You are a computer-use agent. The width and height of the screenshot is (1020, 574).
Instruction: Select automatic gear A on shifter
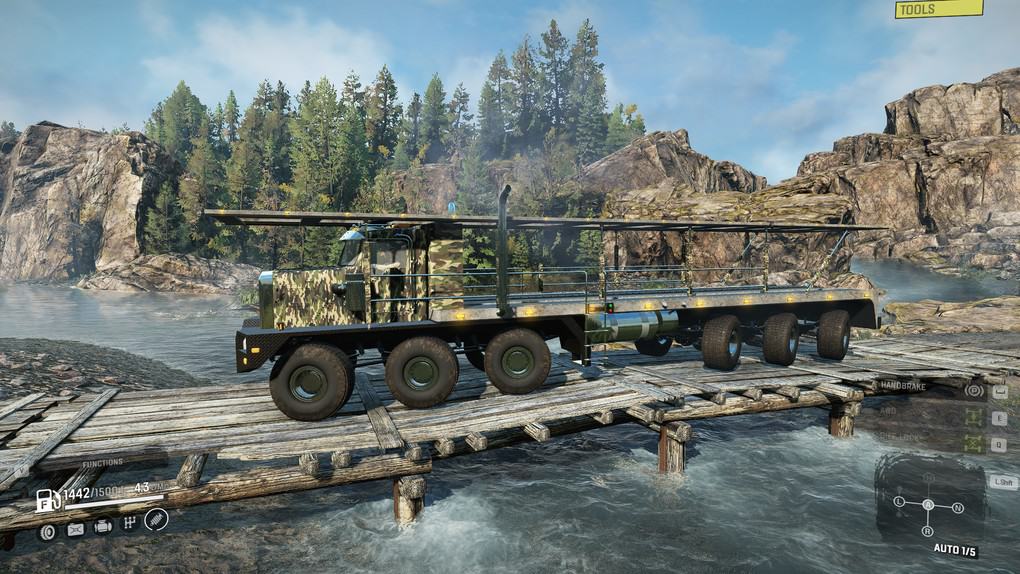(928, 504)
